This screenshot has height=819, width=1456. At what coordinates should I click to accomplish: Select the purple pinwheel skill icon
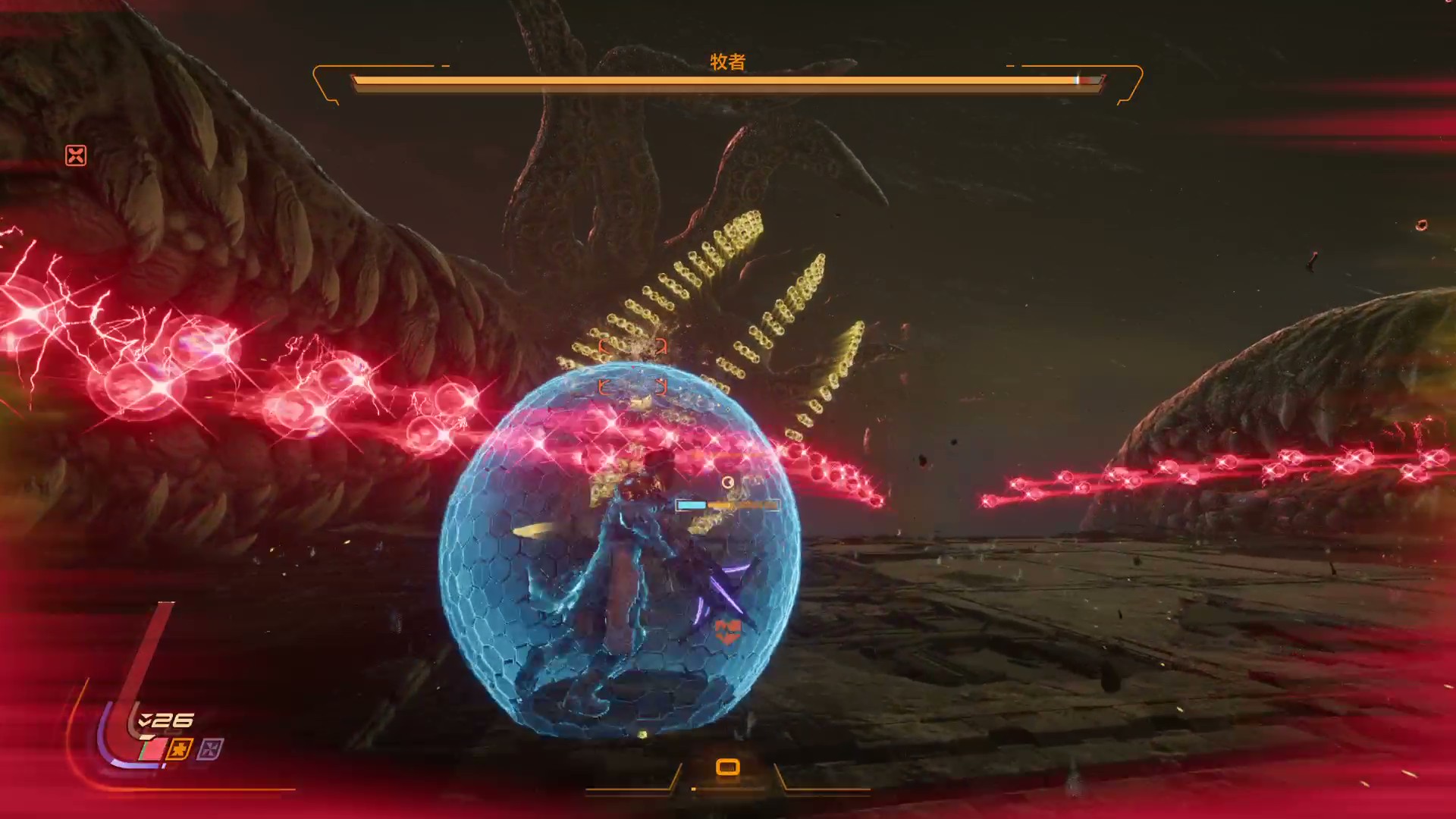tap(210, 750)
